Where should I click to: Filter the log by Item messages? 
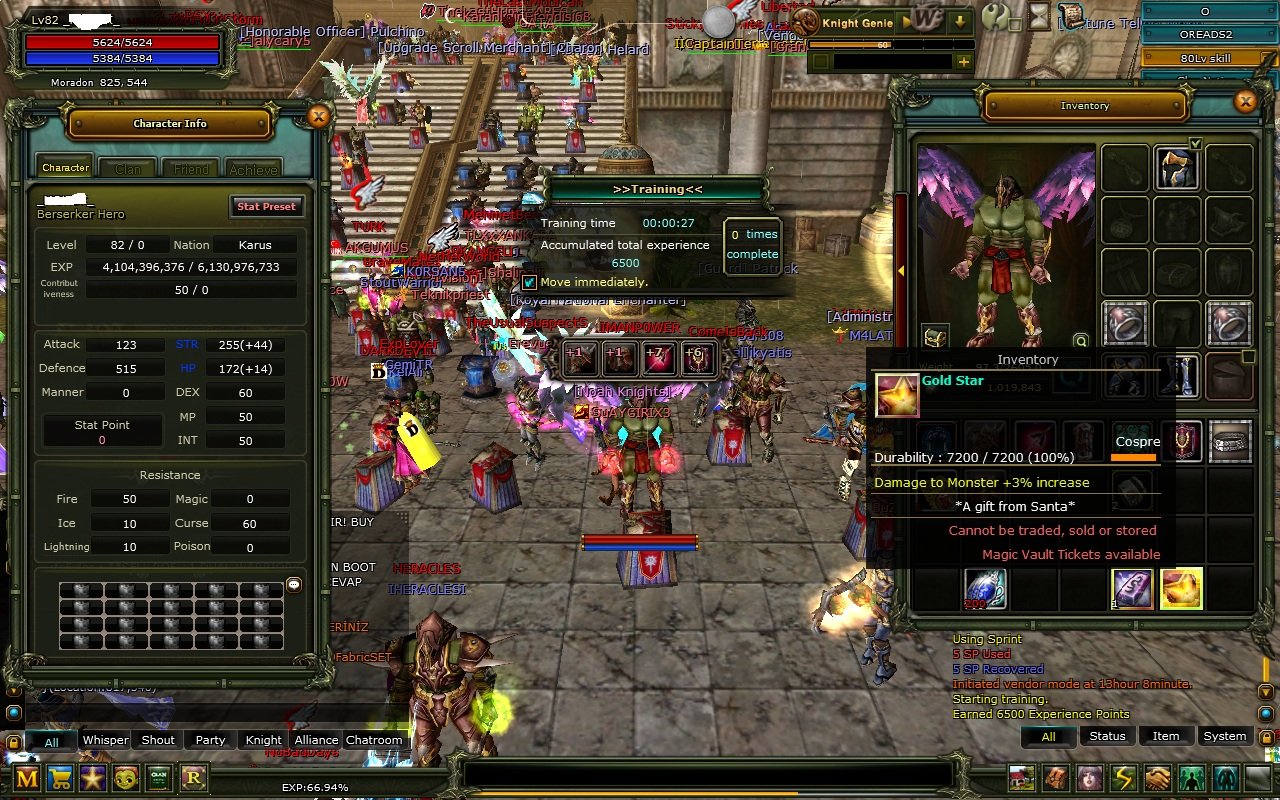tap(1166, 736)
